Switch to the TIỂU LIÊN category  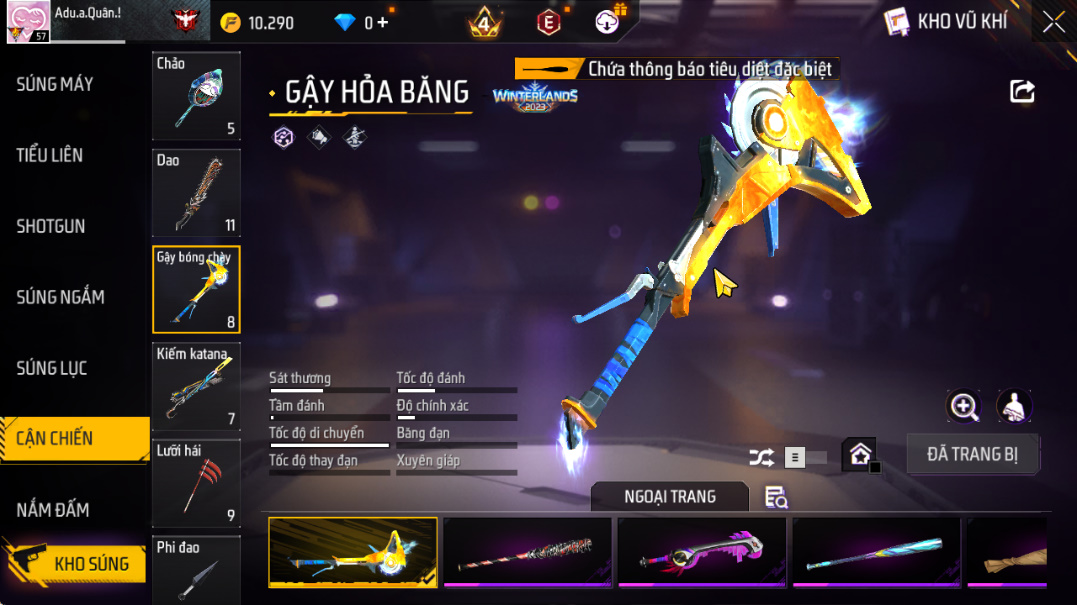[x=50, y=155]
